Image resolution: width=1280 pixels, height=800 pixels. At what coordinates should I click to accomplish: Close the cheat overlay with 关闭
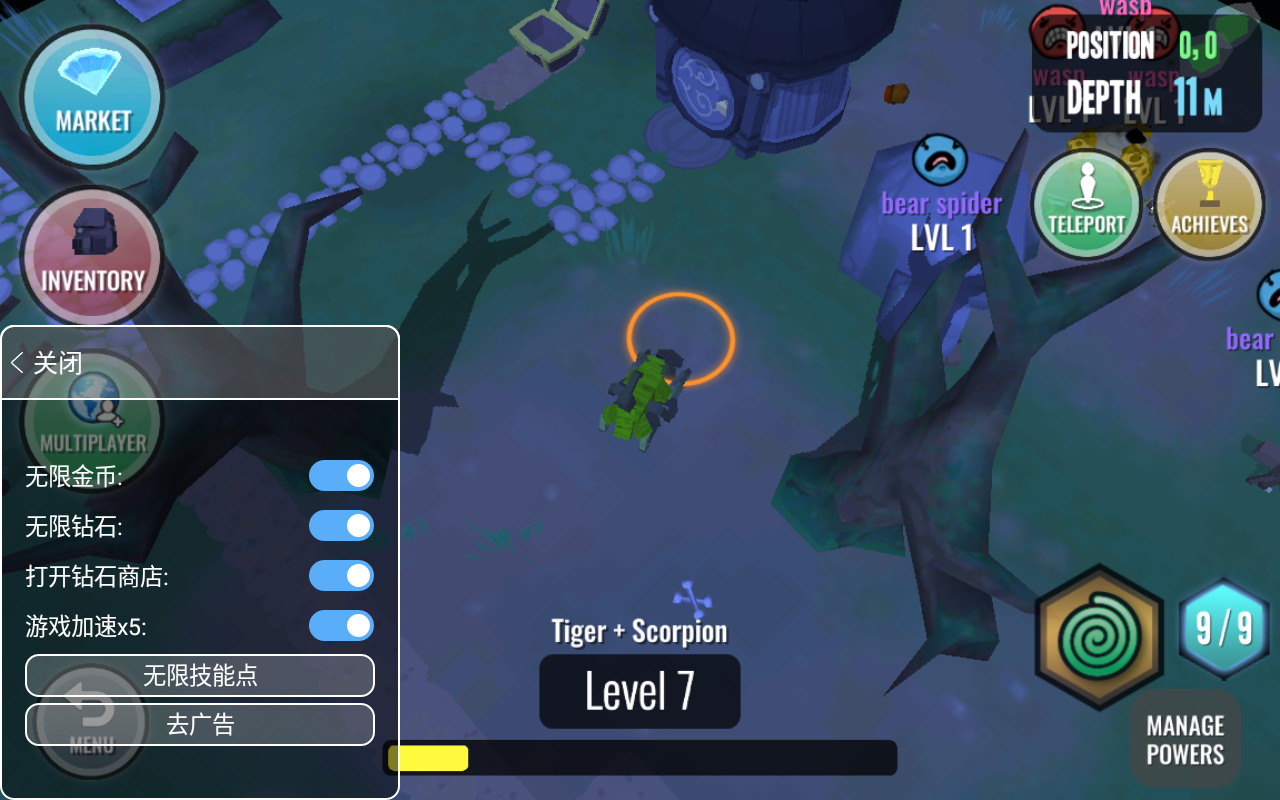pos(47,362)
